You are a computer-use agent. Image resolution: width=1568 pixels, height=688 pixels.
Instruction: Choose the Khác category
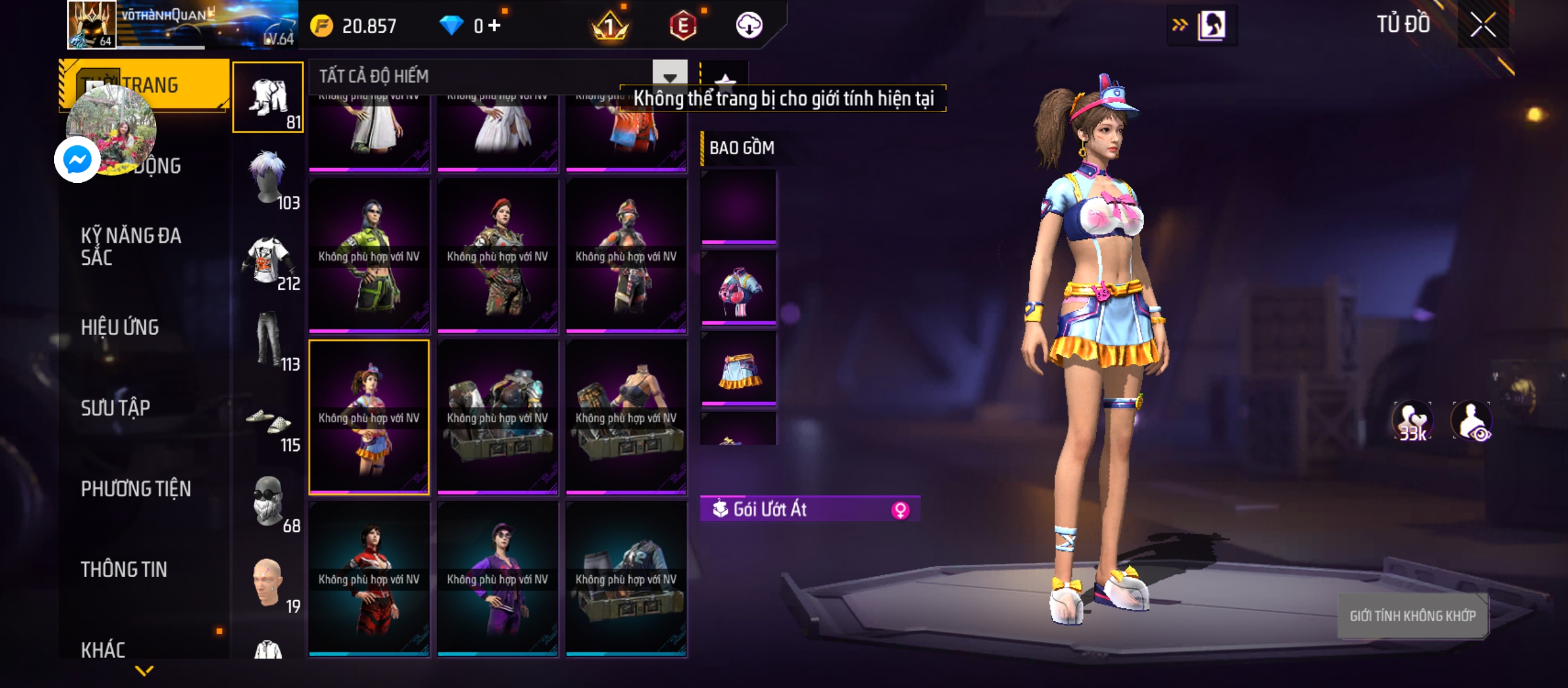tap(103, 650)
